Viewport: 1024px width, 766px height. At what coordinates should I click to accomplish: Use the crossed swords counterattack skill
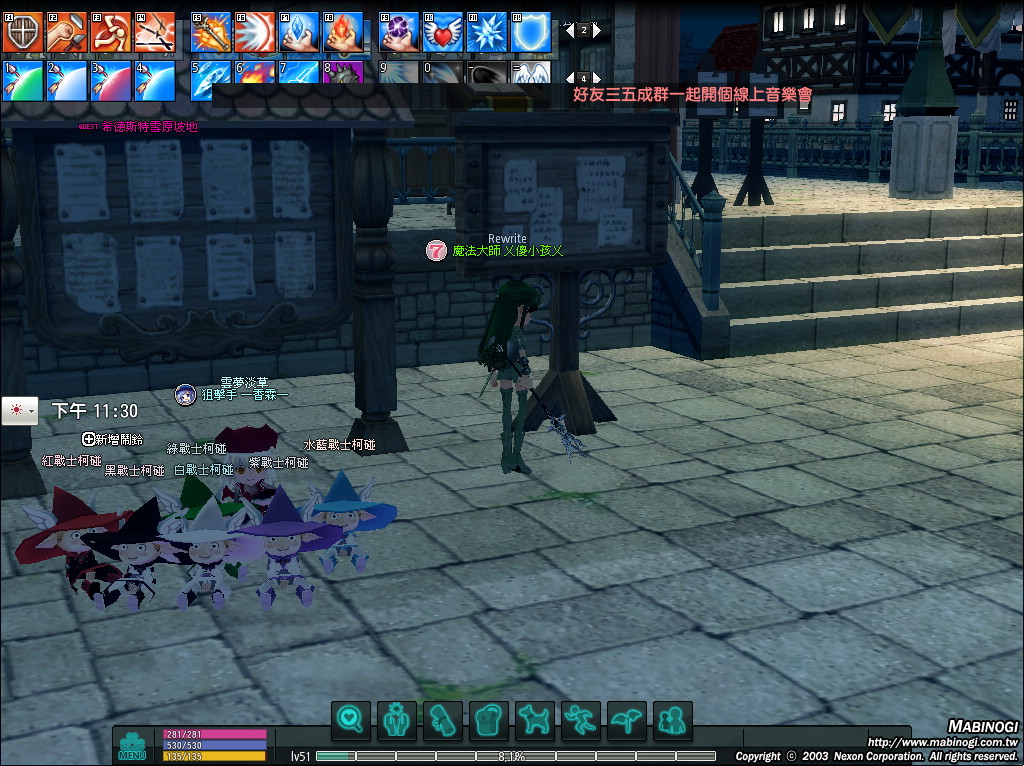tap(154, 32)
